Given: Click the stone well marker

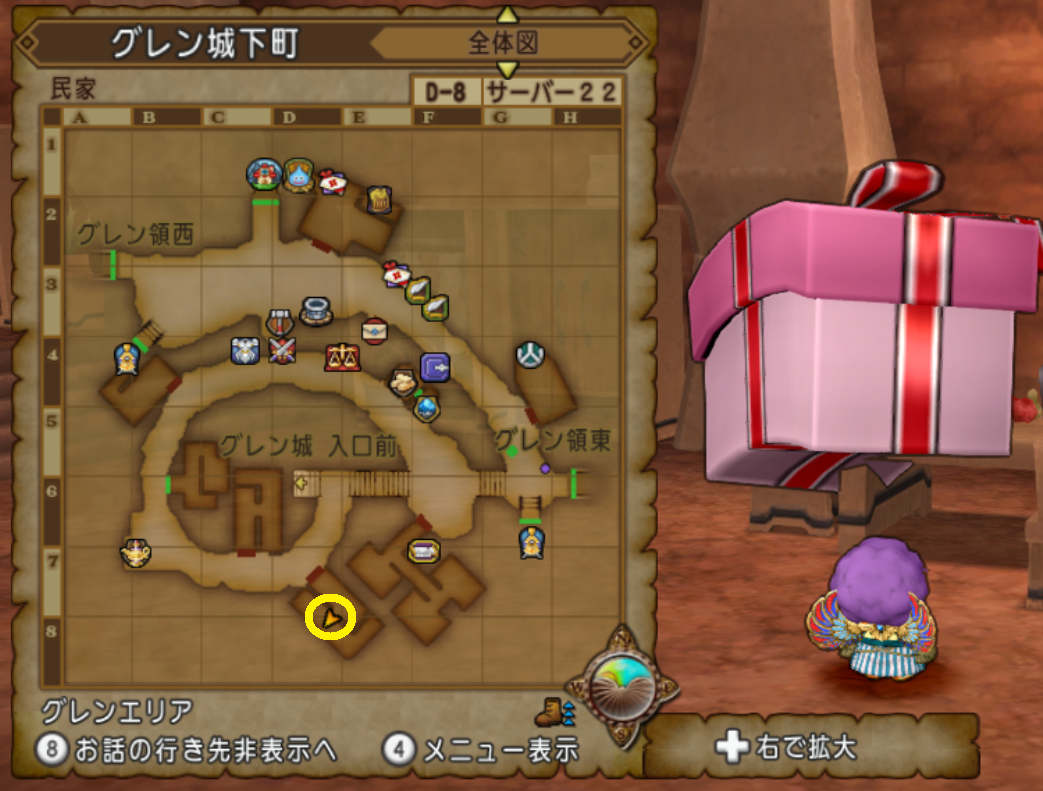Looking at the screenshot, I should tap(317, 308).
